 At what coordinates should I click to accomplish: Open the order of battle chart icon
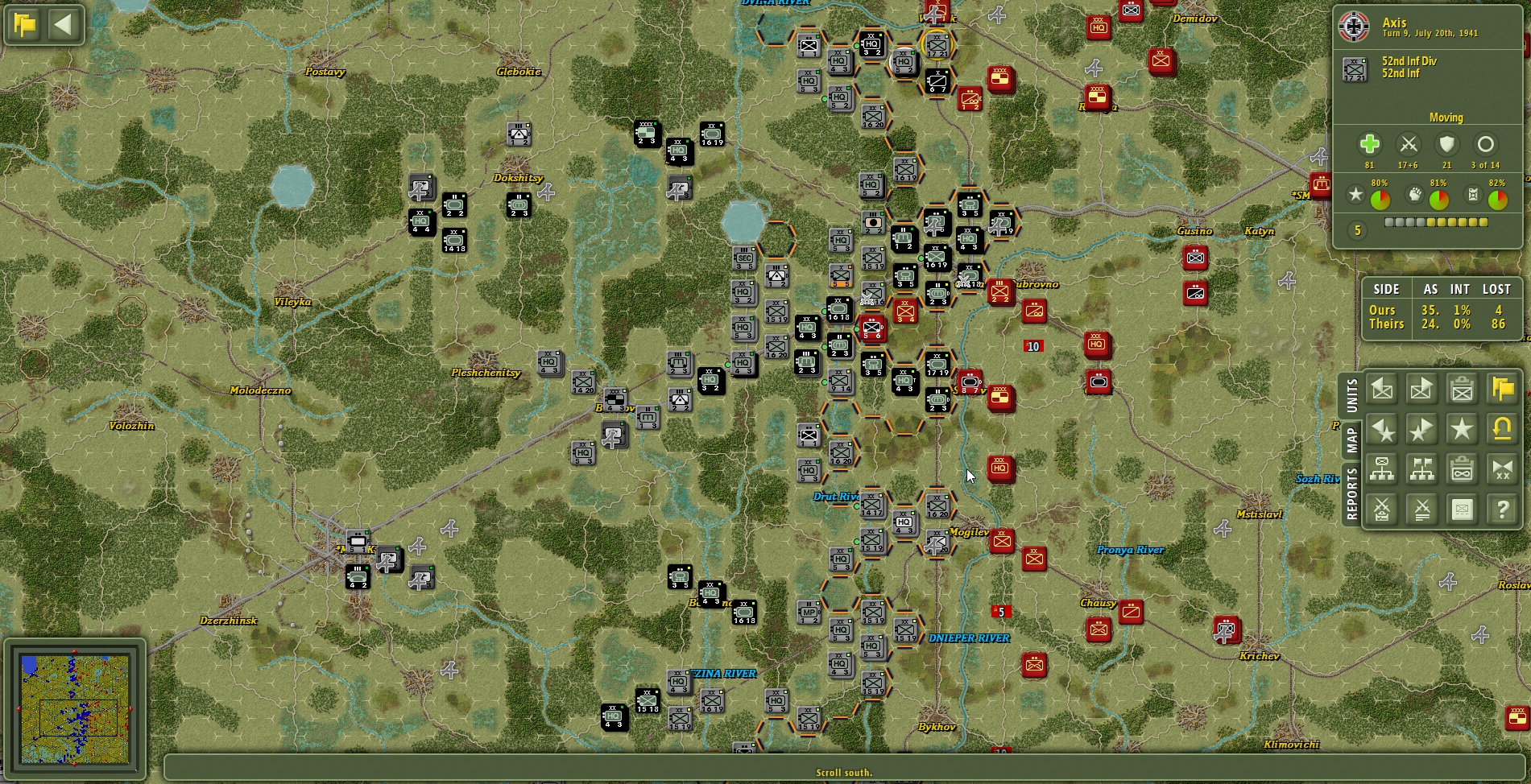[1382, 469]
